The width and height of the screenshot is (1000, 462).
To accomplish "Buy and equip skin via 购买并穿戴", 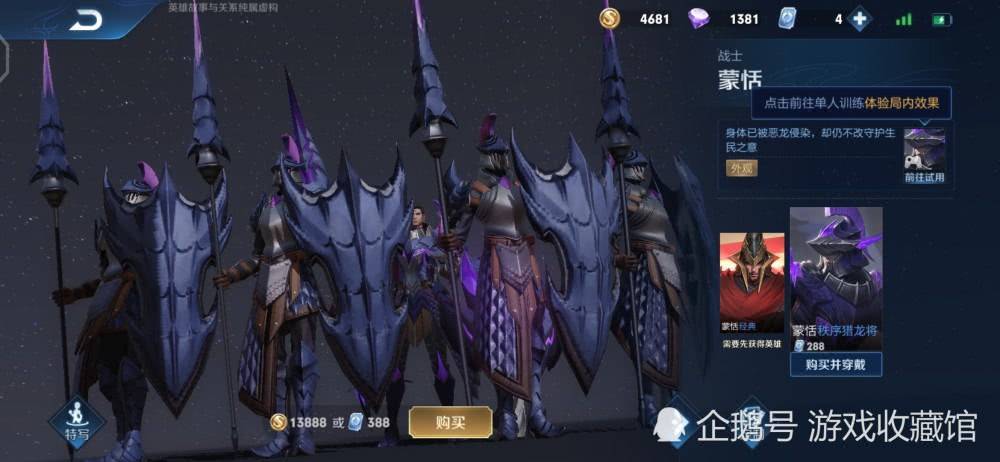I will point(836,365).
